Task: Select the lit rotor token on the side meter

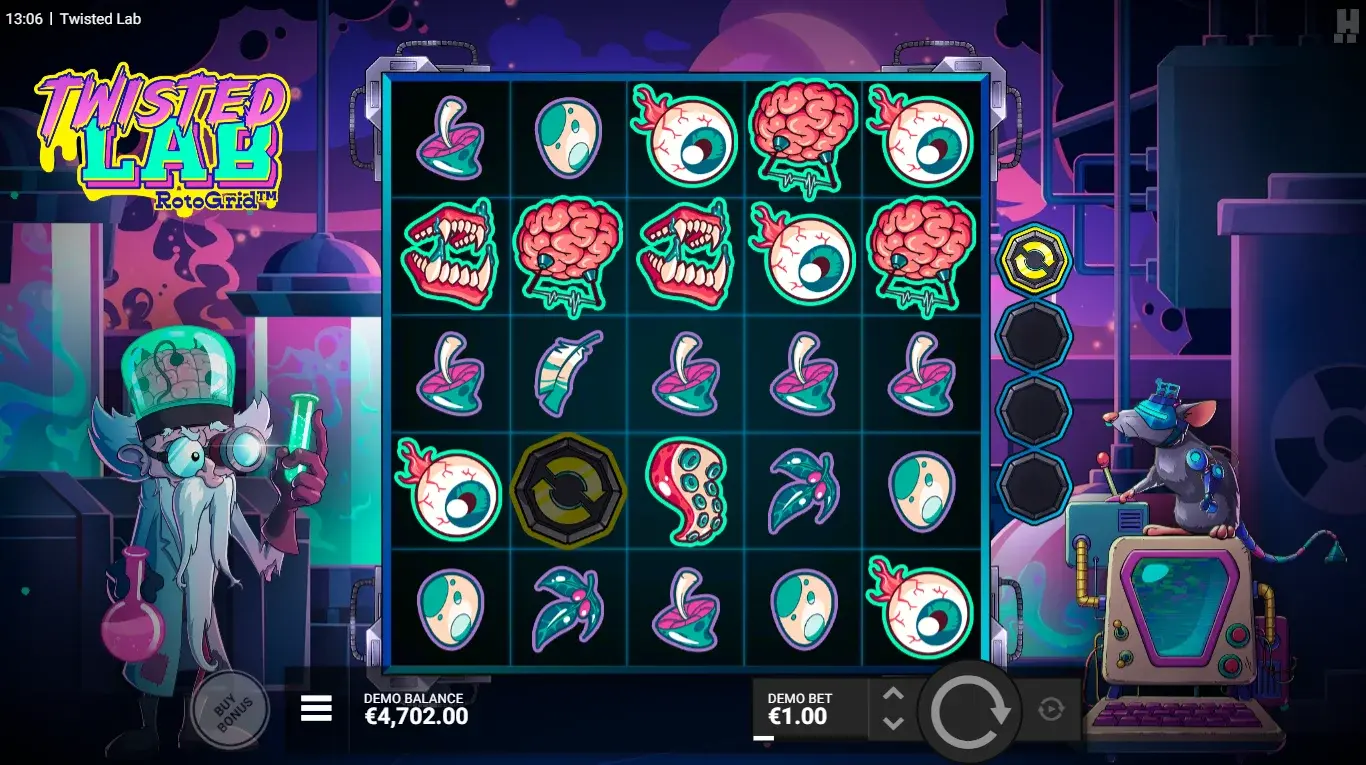Action: click(x=1031, y=258)
